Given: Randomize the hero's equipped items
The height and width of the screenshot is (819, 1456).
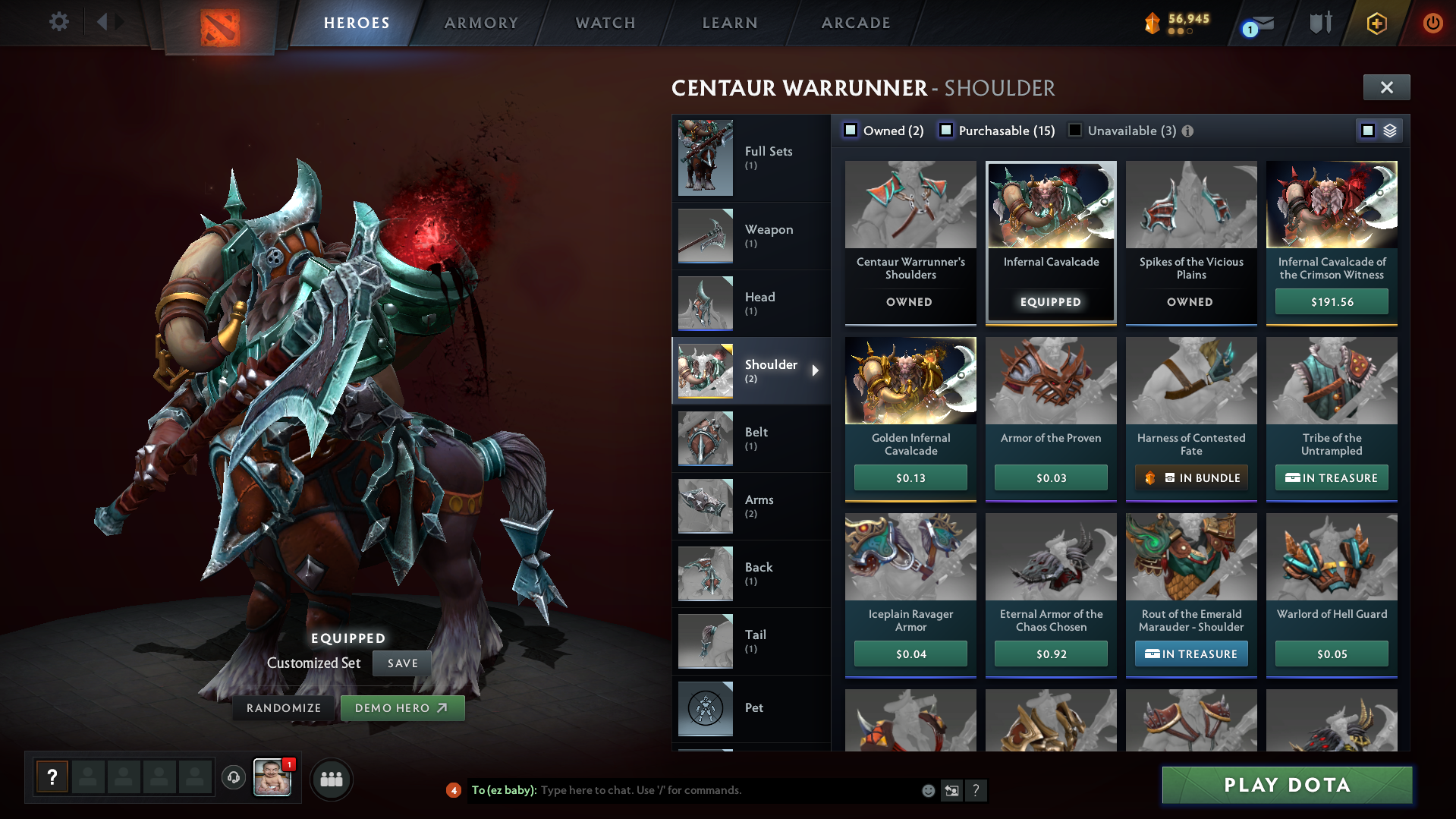Looking at the screenshot, I should (284, 707).
